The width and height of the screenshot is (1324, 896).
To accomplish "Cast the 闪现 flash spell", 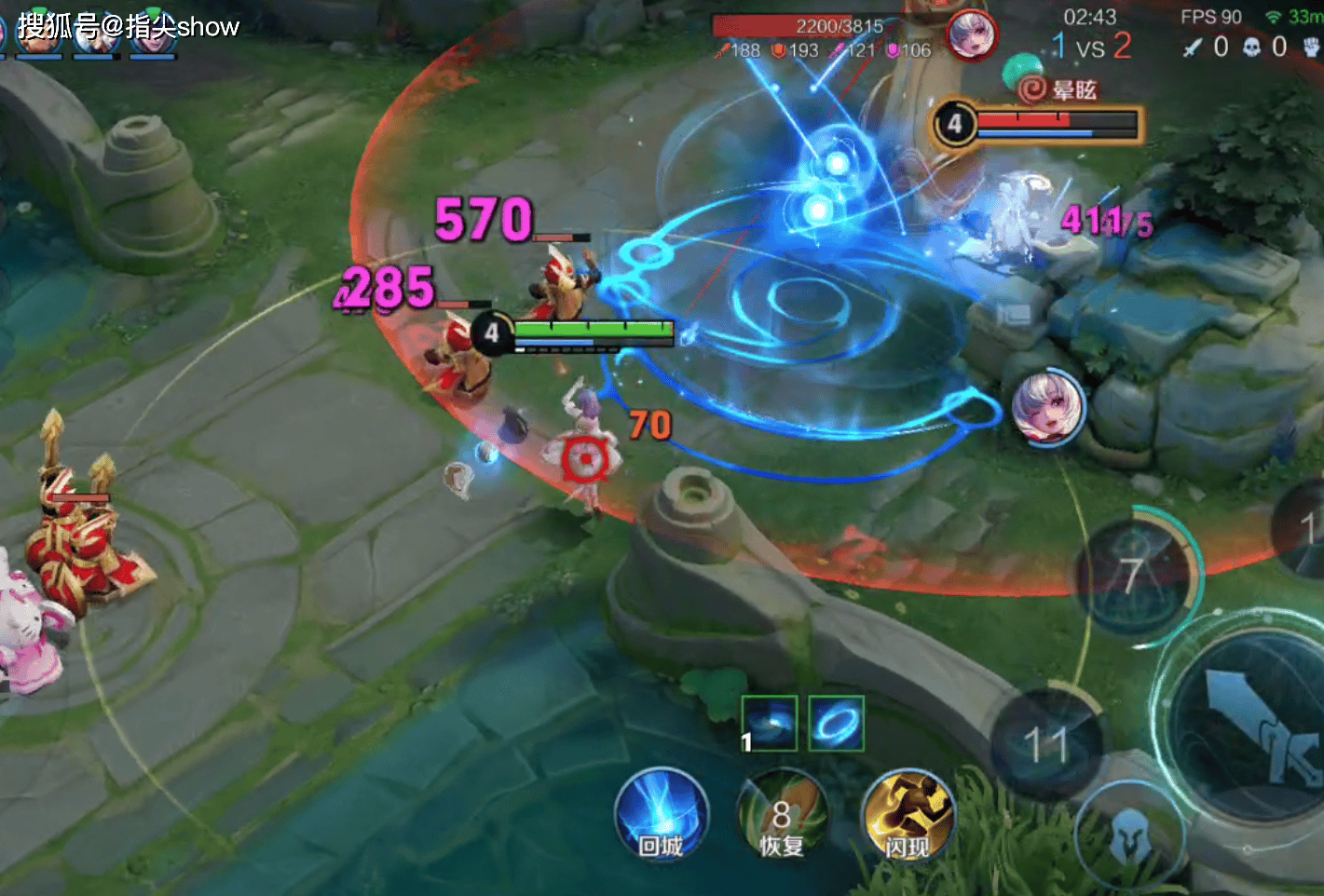I will point(908,816).
